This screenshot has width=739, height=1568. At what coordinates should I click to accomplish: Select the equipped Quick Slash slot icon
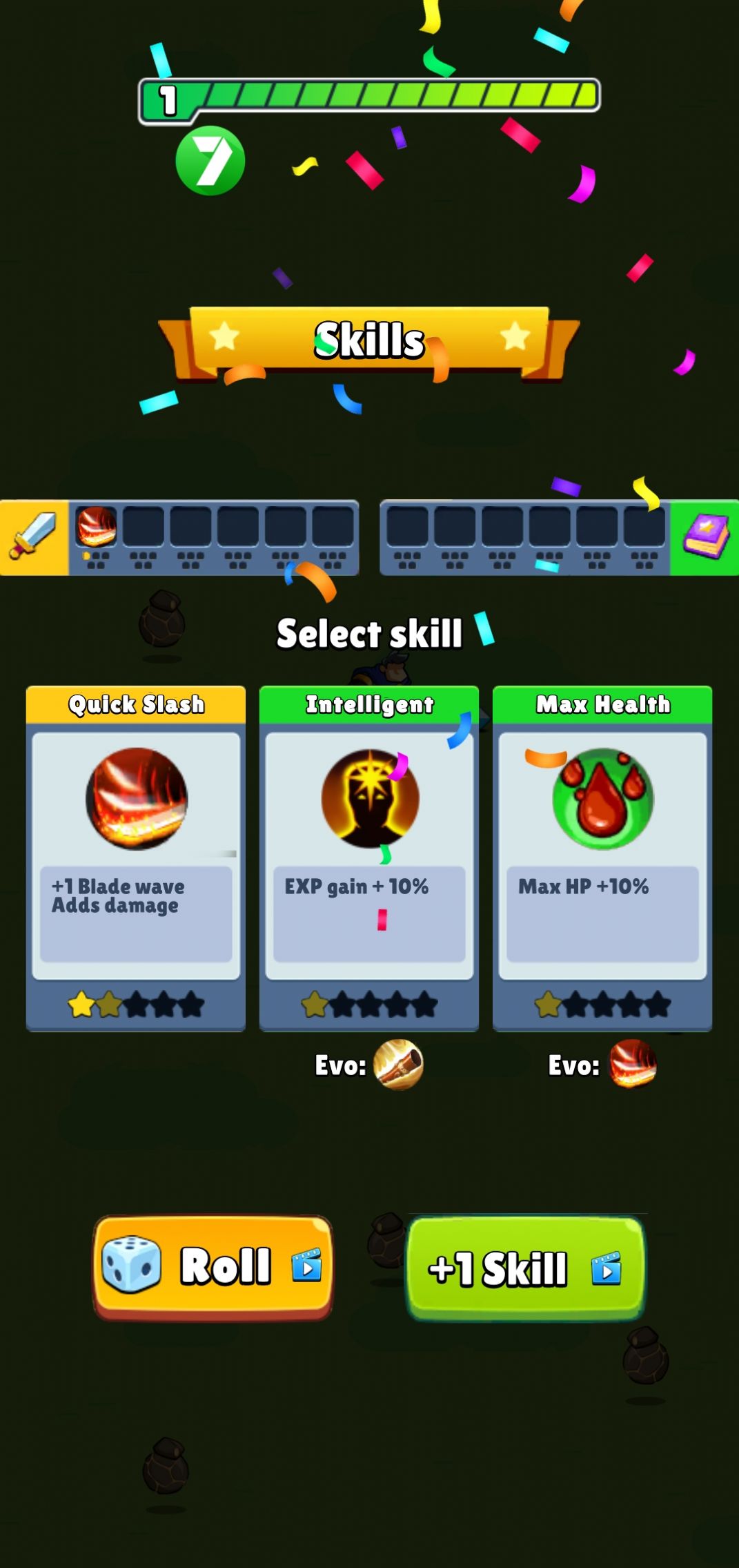[96, 527]
